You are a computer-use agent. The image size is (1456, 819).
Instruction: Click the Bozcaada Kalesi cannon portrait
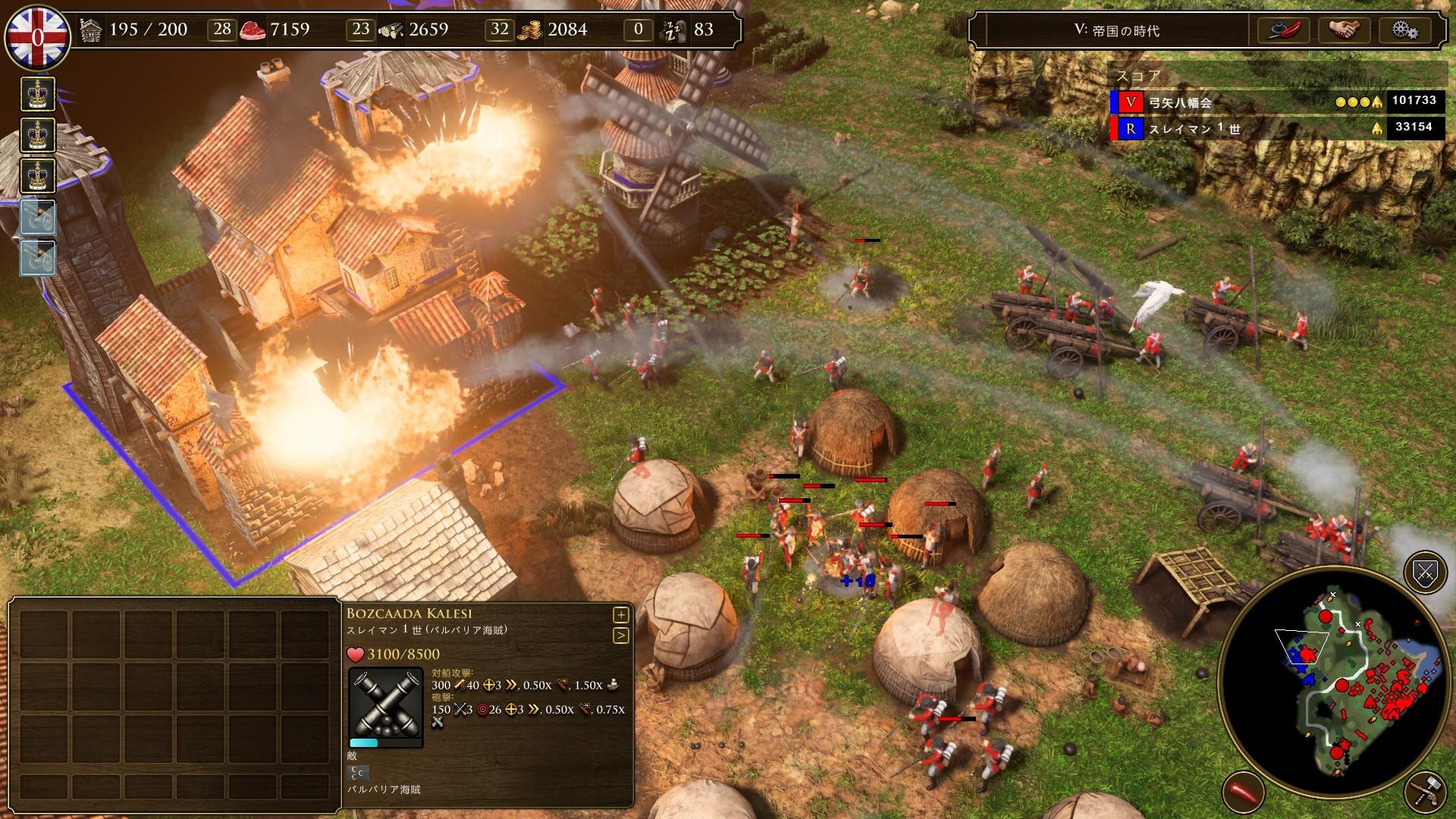(385, 707)
